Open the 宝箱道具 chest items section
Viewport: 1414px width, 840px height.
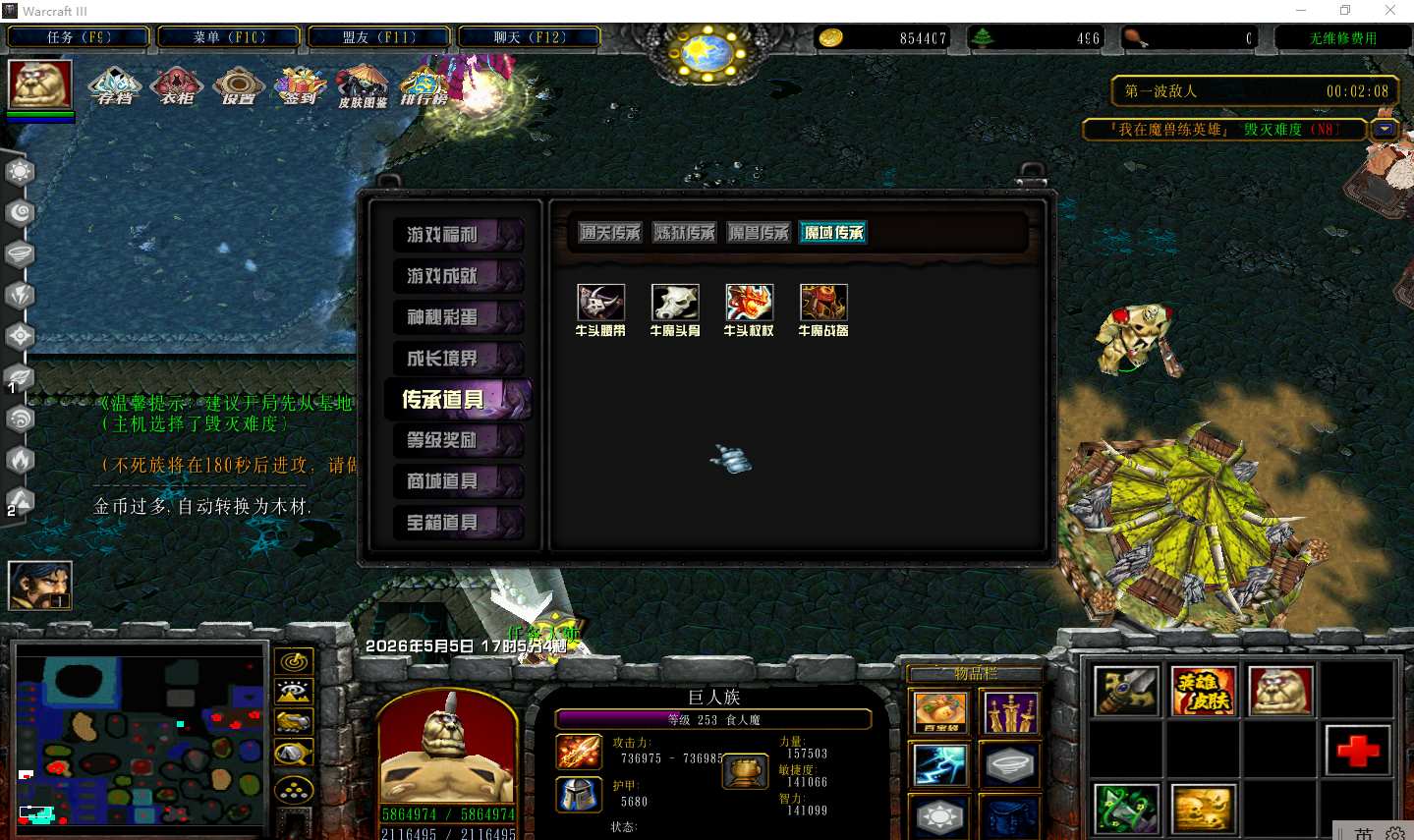(x=457, y=523)
